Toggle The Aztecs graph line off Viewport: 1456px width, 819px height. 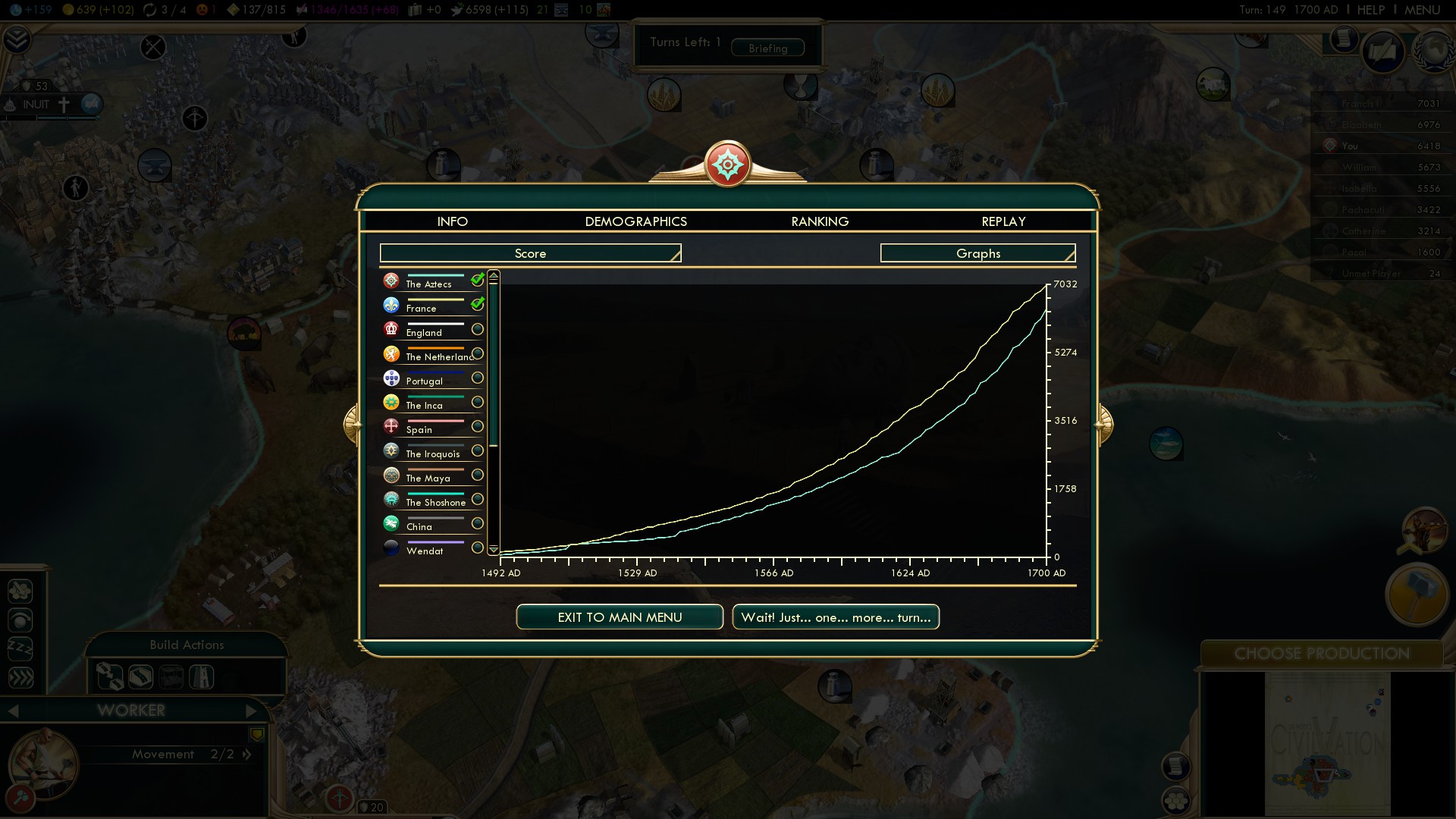point(477,281)
